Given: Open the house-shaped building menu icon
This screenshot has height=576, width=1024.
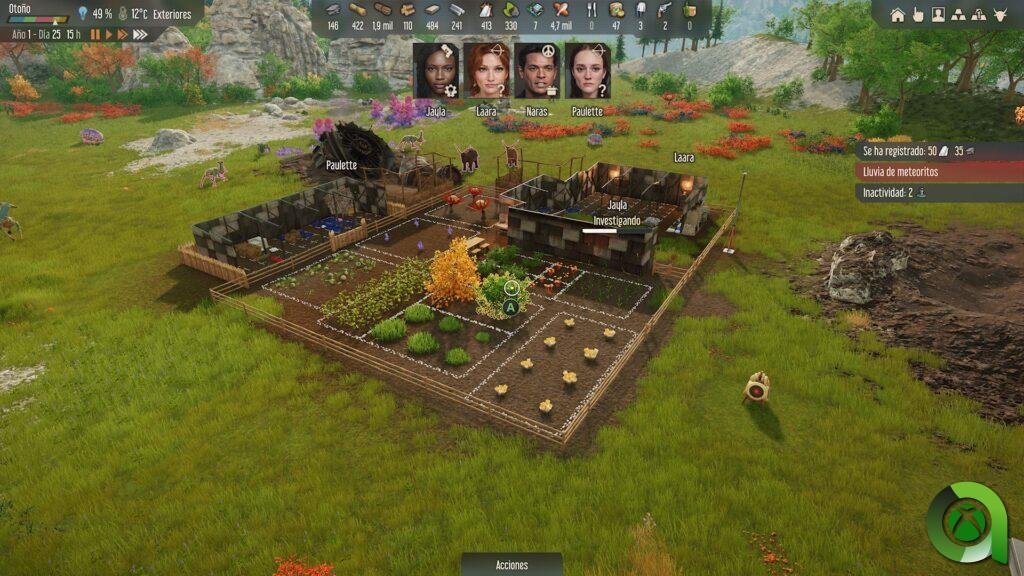Looking at the screenshot, I should [x=897, y=15].
